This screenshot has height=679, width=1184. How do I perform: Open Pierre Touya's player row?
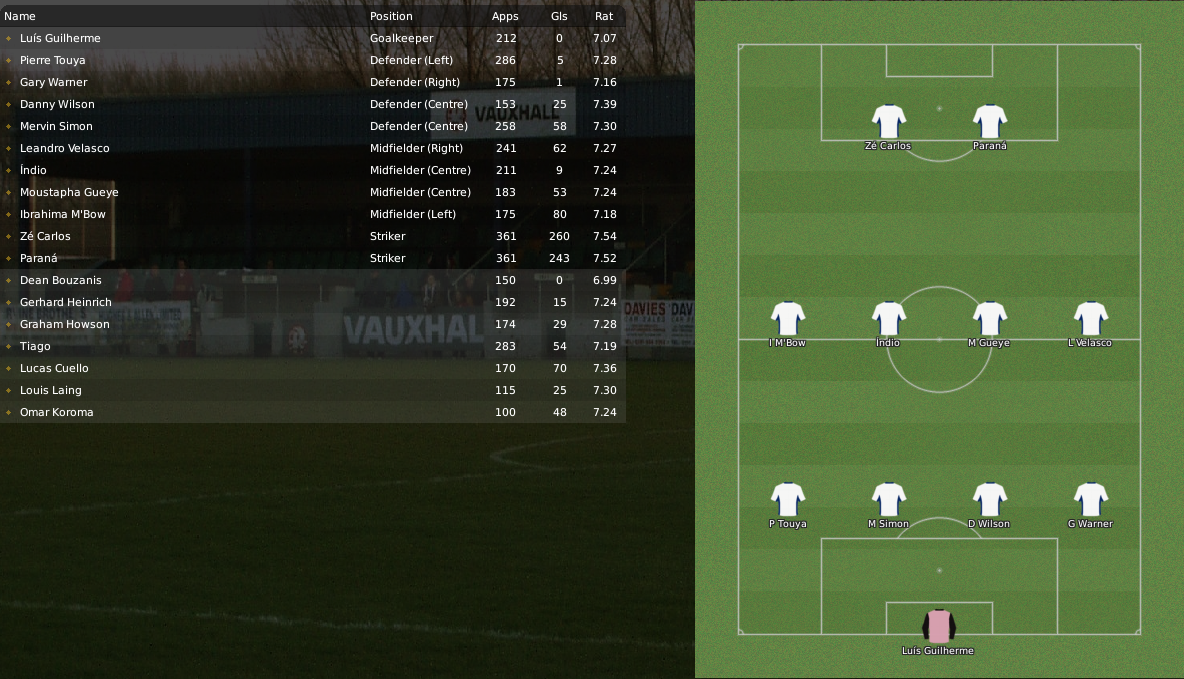coord(53,60)
